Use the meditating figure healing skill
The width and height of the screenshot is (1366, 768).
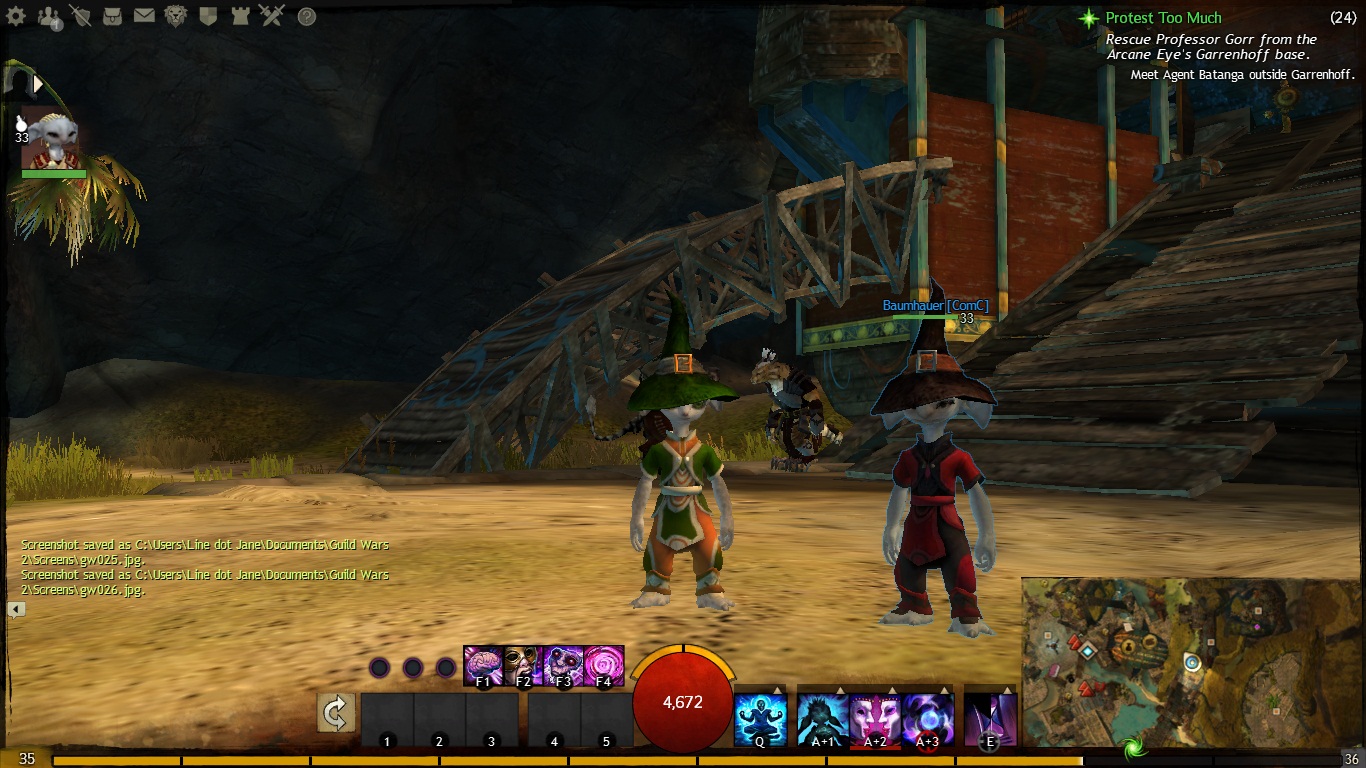click(x=760, y=720)
